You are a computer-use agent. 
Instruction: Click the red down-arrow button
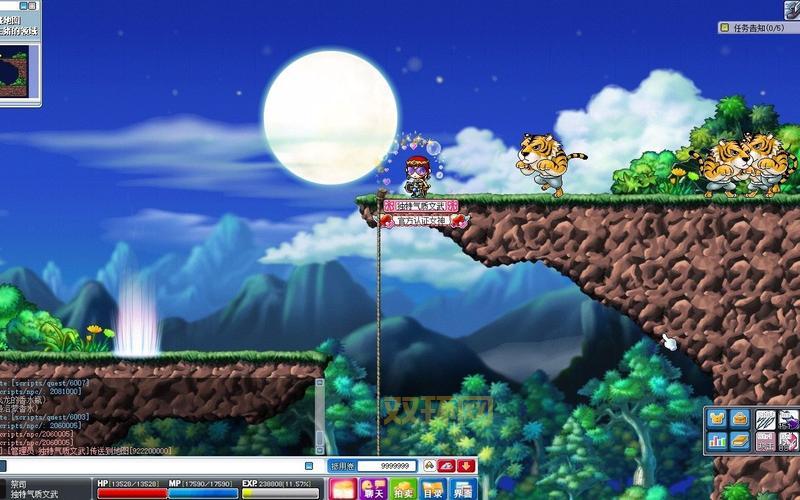click(465, 465)
